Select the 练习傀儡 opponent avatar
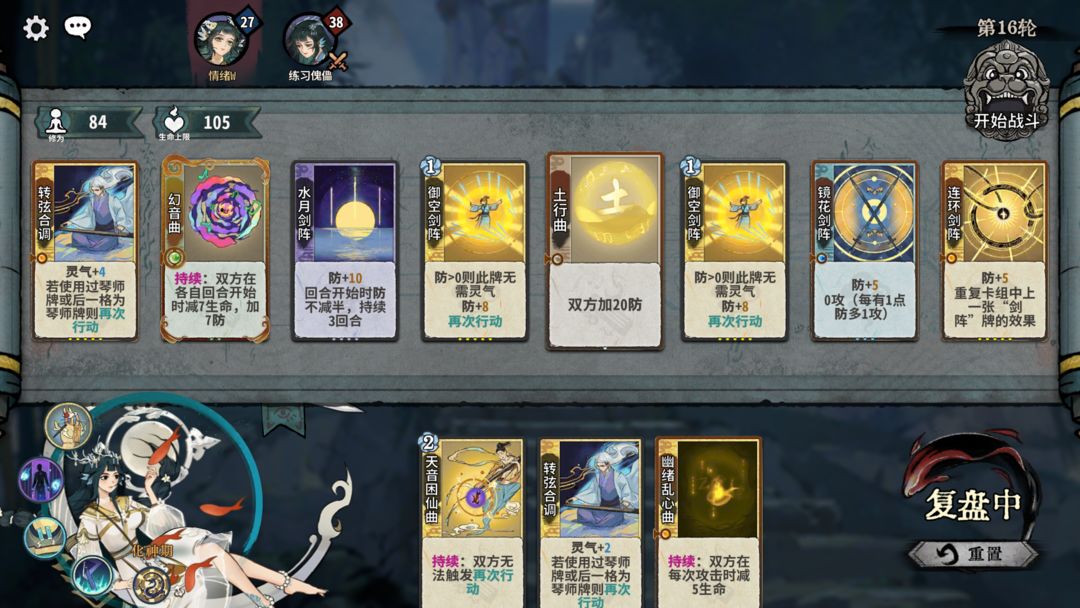 310,41
